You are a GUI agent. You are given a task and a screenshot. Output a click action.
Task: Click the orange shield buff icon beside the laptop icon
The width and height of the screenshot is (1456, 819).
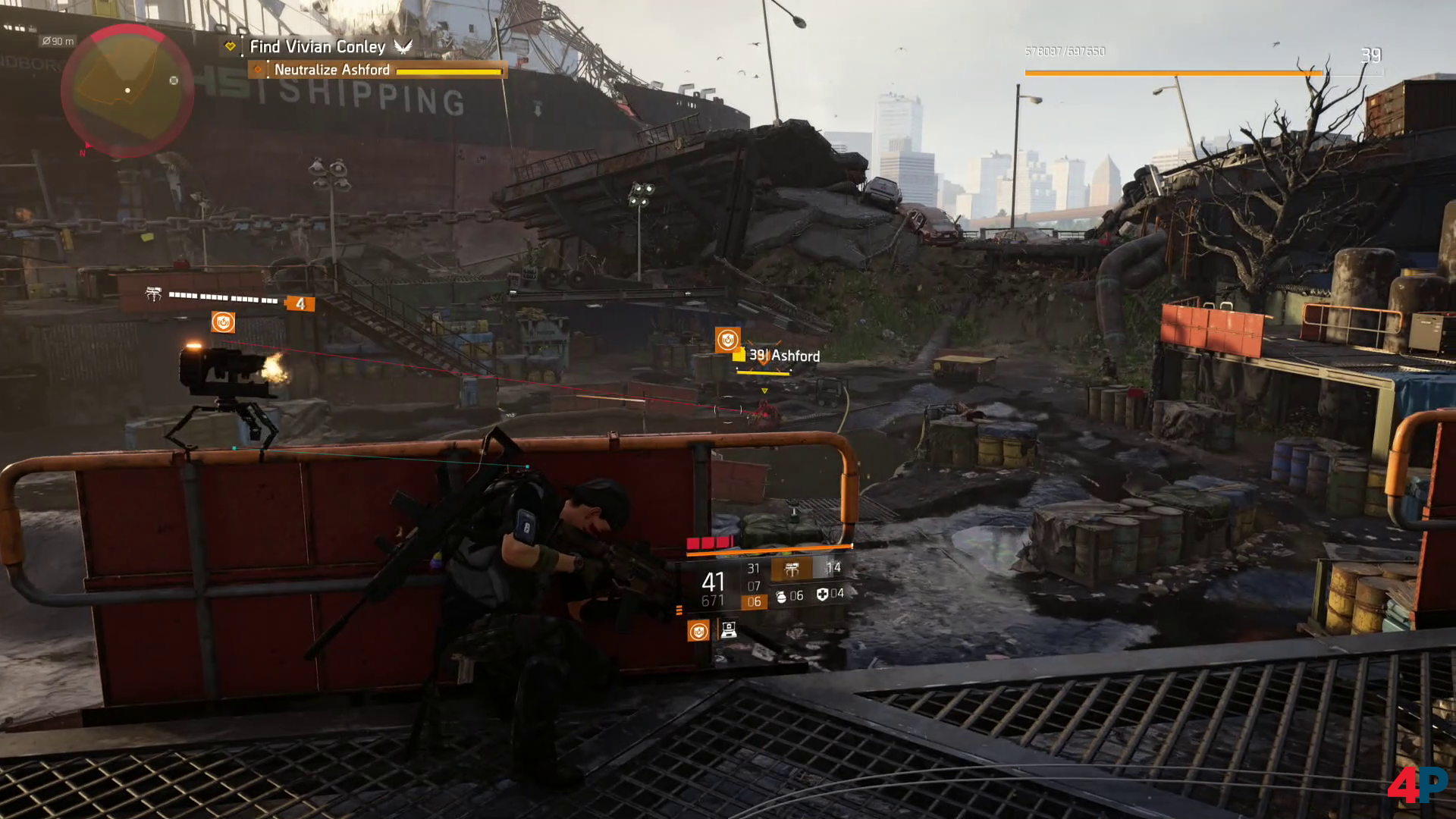(698, 631)
